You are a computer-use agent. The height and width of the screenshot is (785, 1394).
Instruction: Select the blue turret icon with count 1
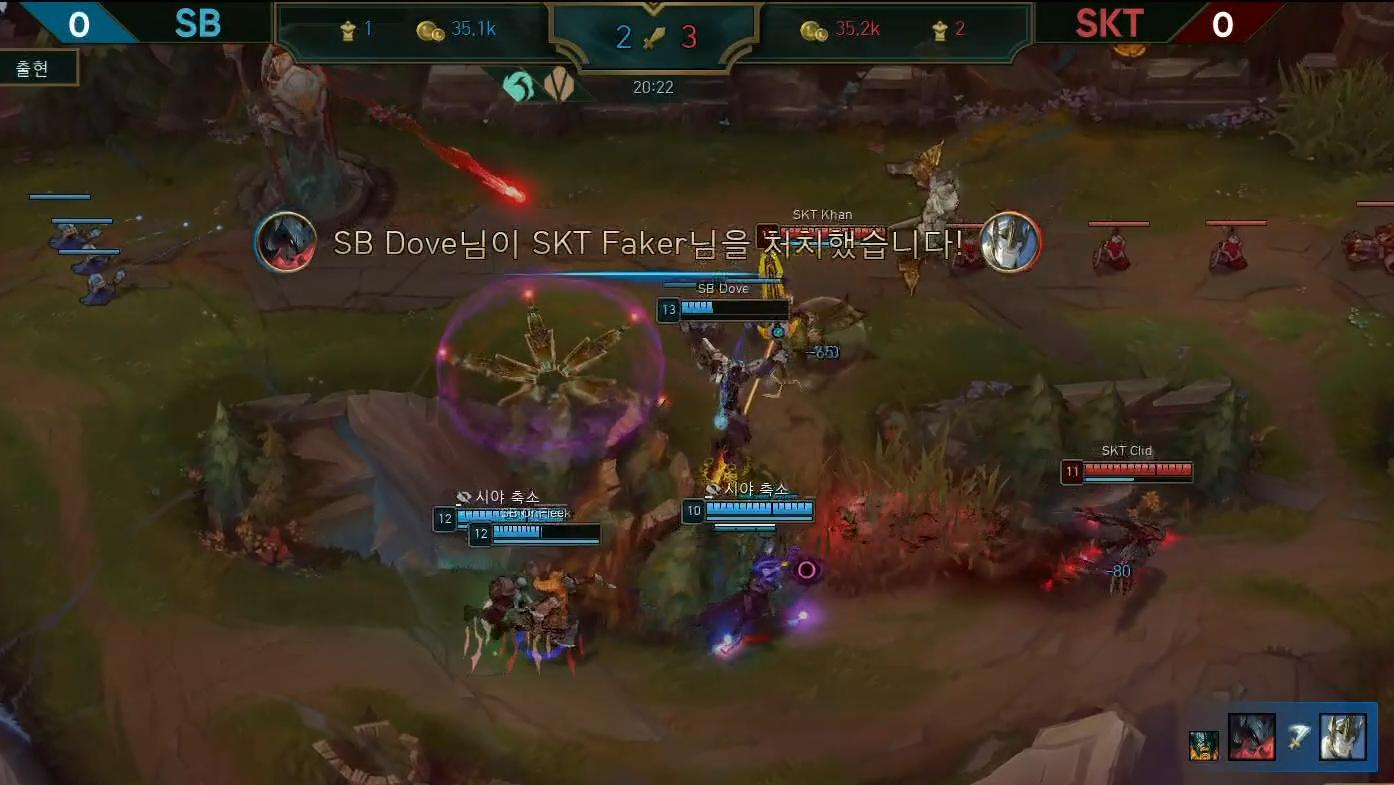348,29
